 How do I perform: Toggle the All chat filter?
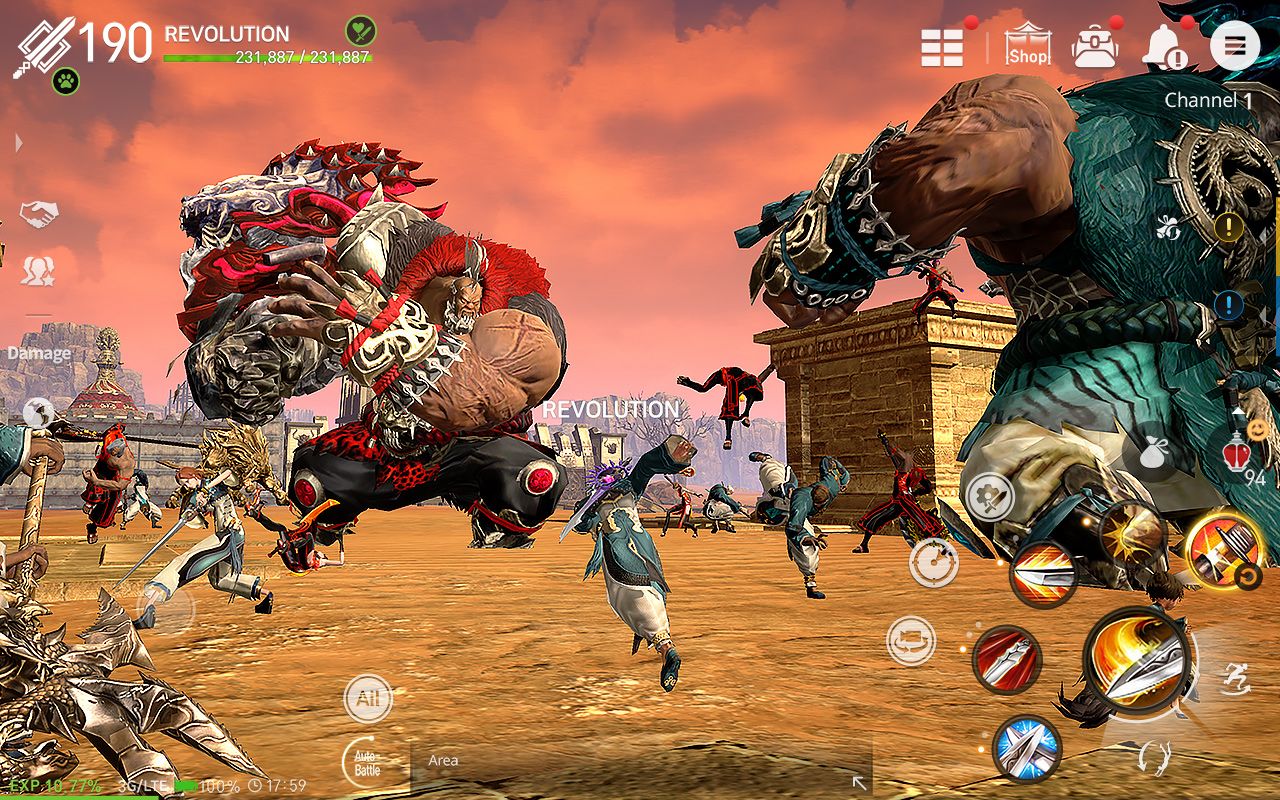(x=367, y=699)
